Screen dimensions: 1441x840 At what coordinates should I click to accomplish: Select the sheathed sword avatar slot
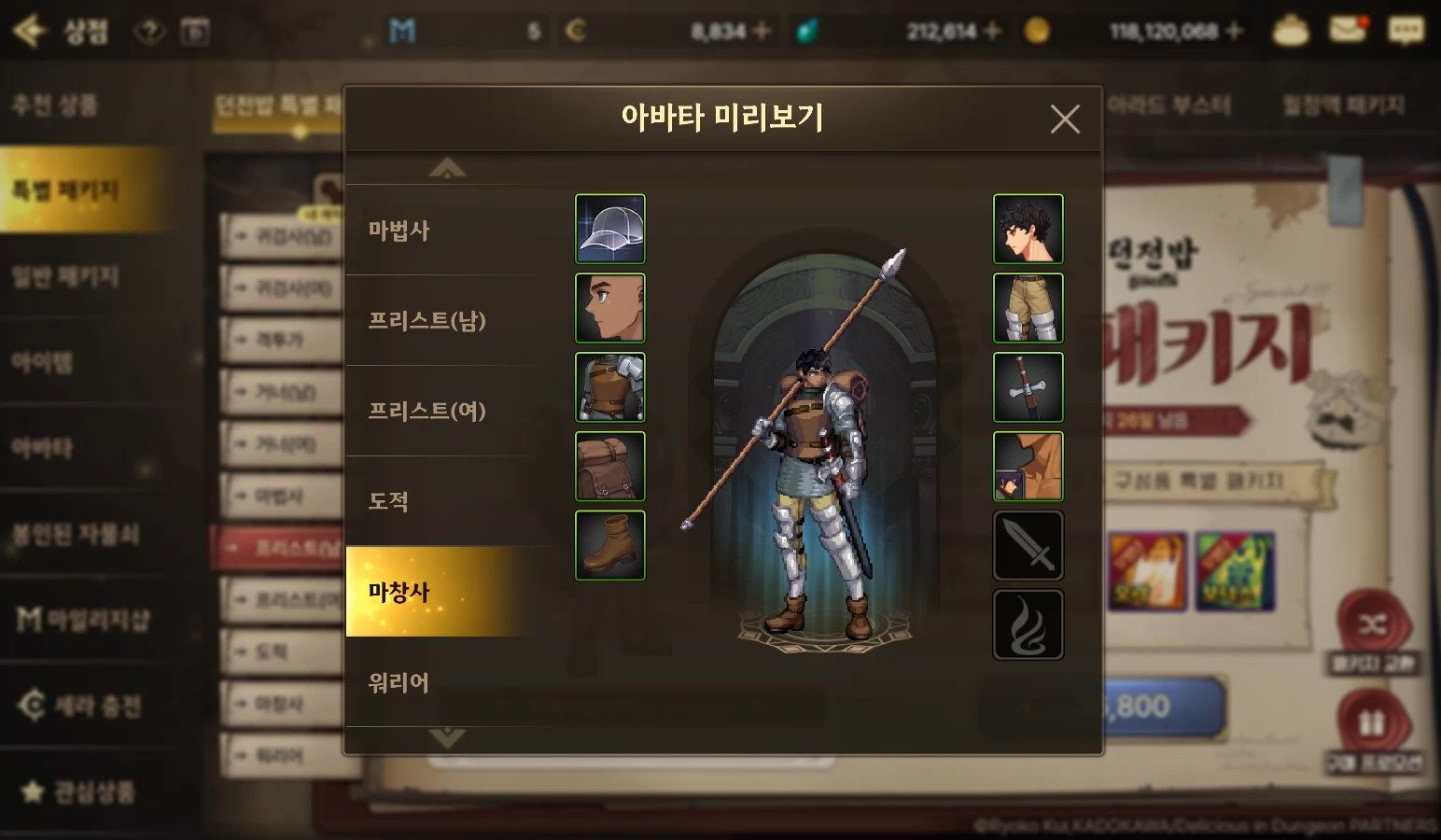[x=1028, y=387]
